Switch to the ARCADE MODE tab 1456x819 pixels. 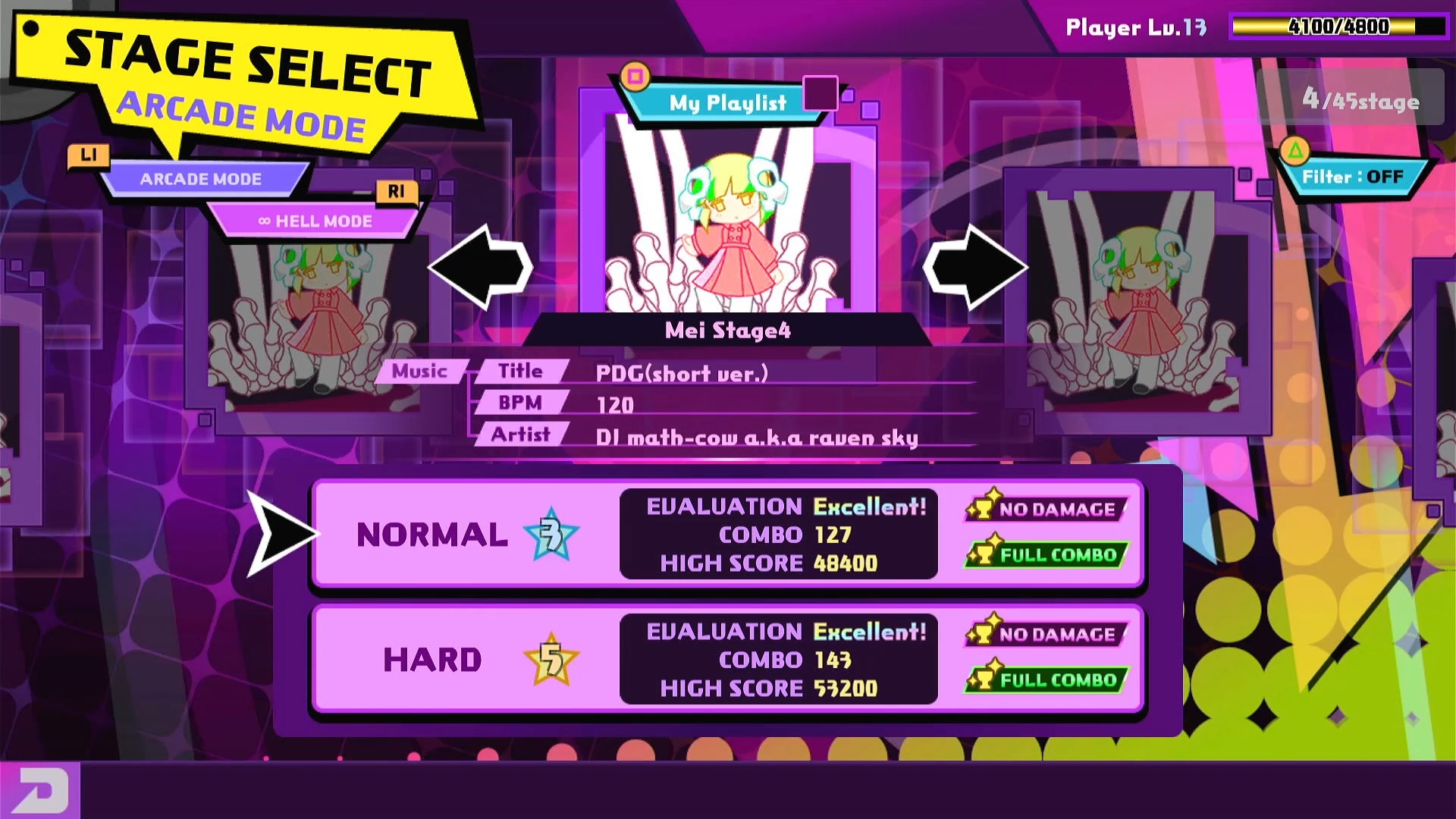coord(201,180)
